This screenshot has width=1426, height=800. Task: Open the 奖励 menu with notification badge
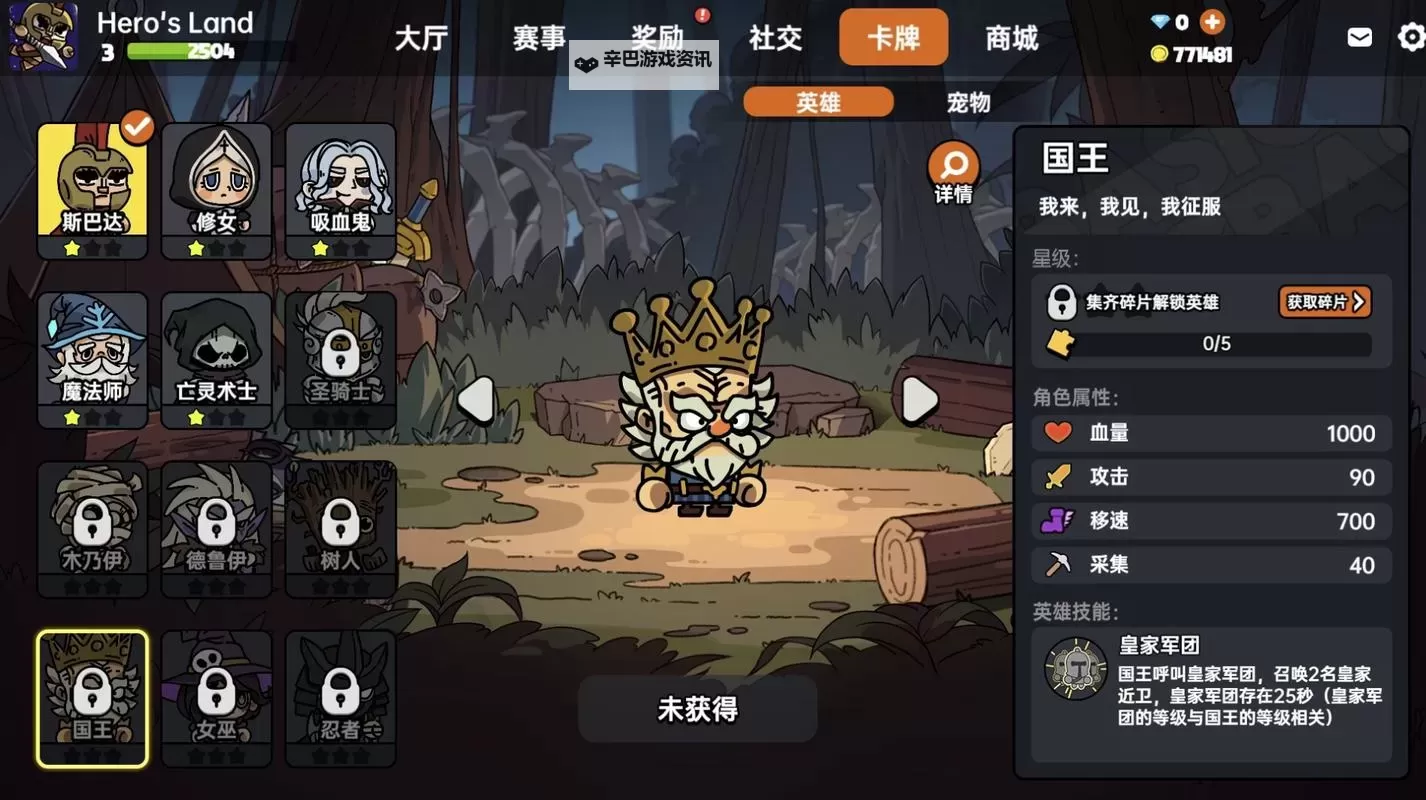(658, 37)
